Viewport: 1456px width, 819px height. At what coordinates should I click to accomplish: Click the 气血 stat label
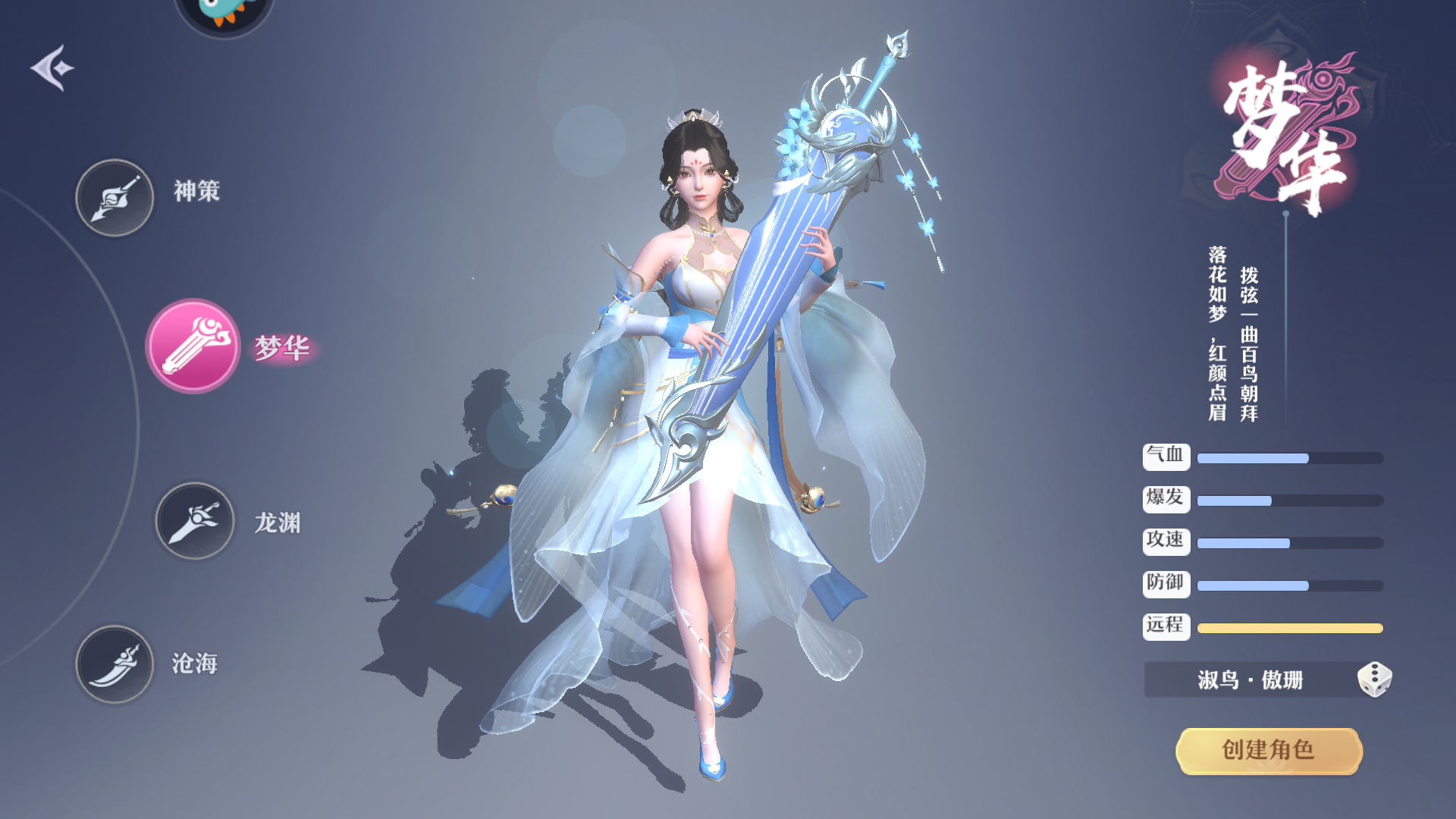tap(1166, 457)
